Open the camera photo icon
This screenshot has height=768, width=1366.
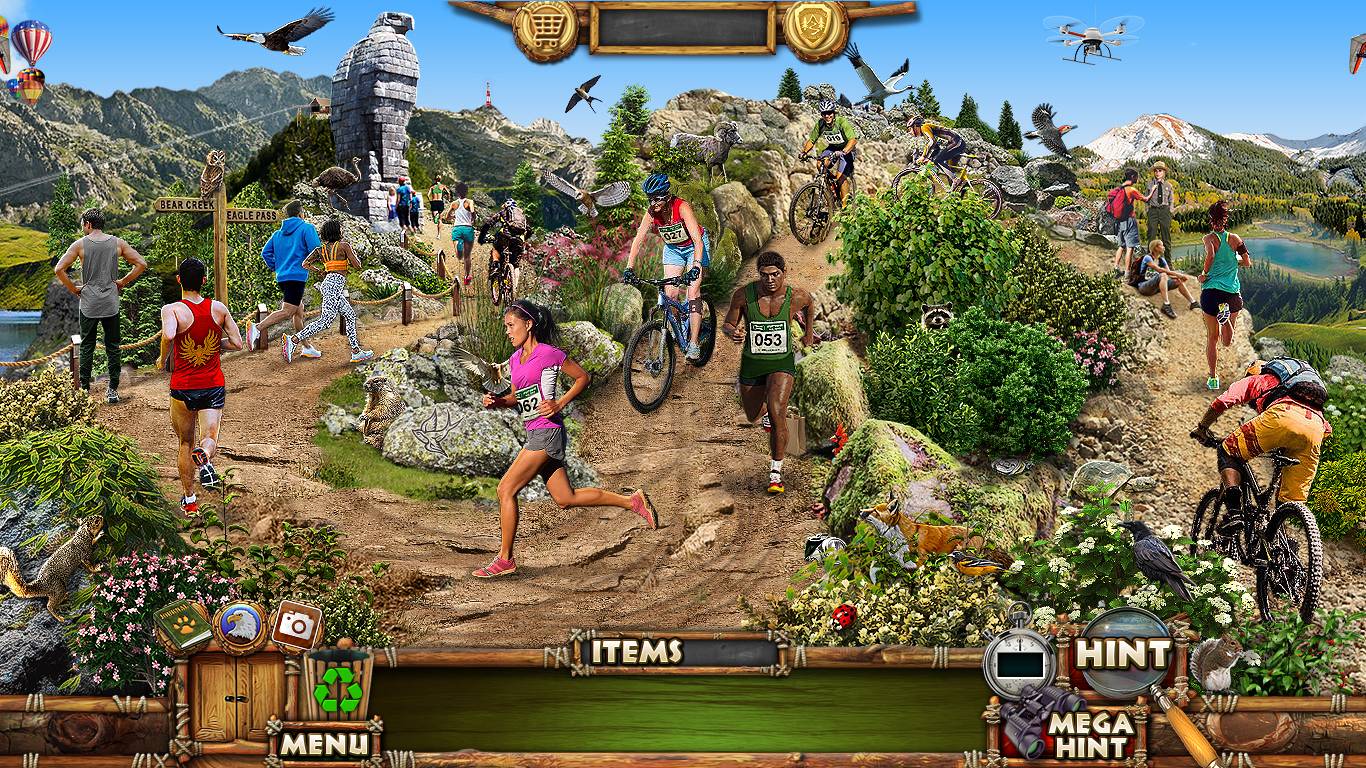pos(296,625)
